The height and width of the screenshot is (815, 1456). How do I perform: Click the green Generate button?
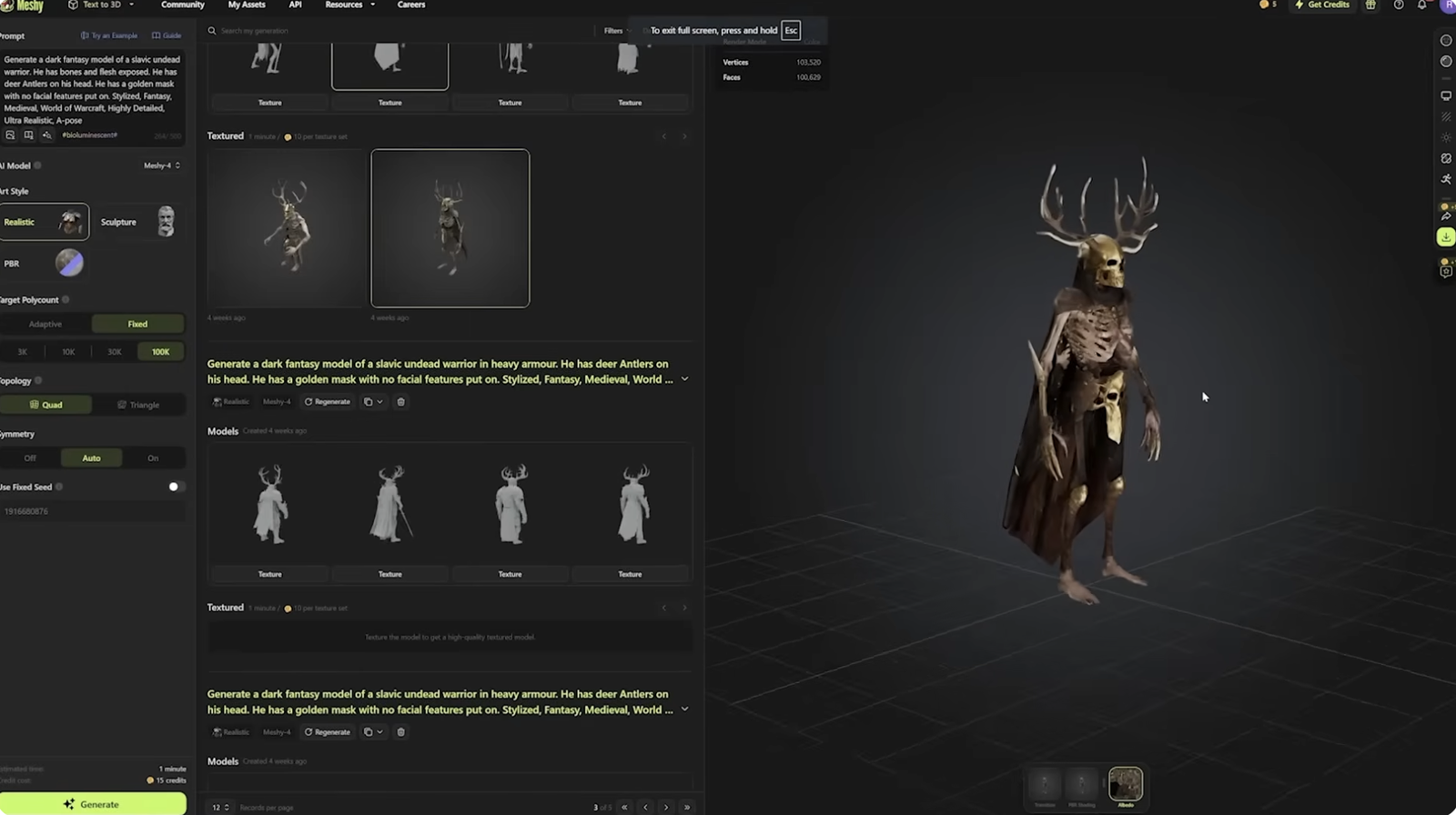tap(92, 804)
